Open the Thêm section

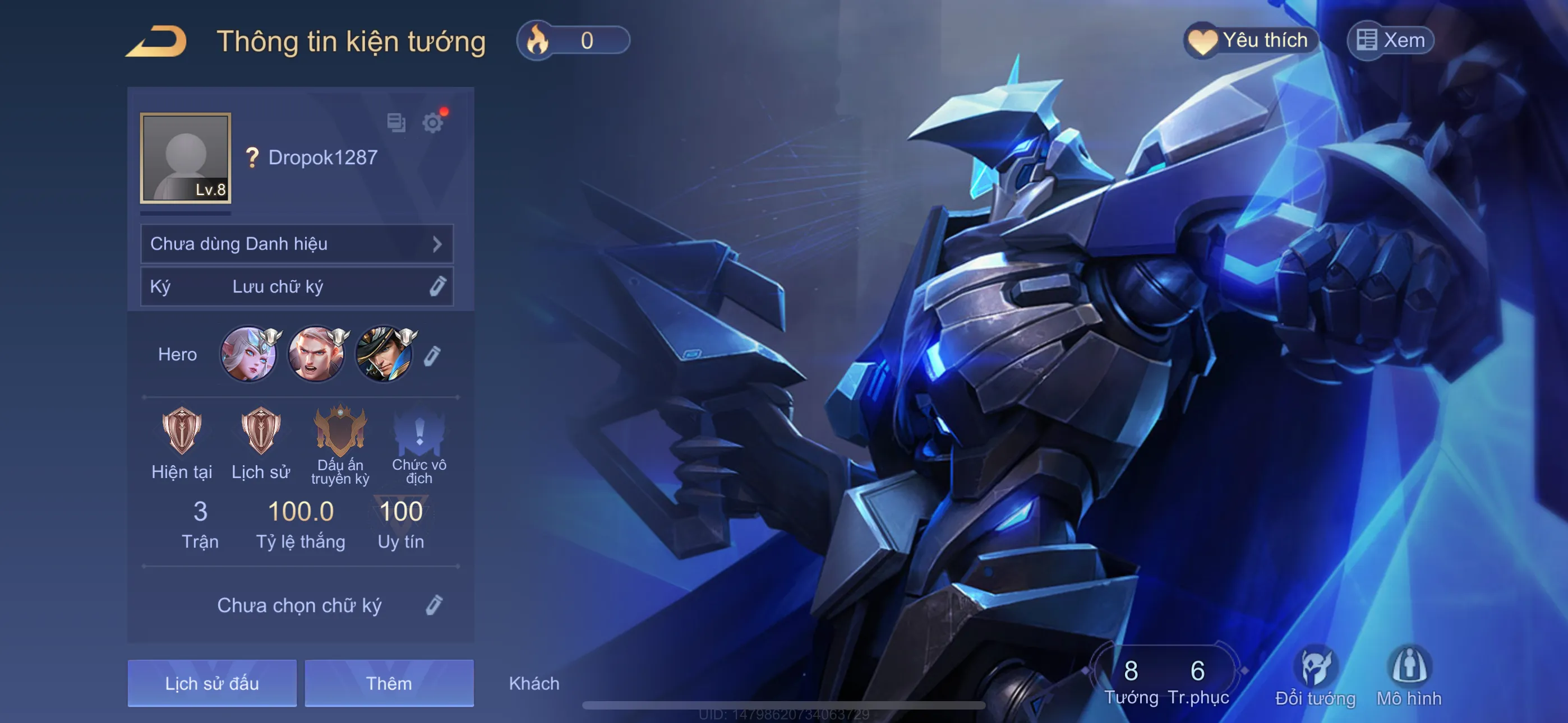[x=389, y=683]
